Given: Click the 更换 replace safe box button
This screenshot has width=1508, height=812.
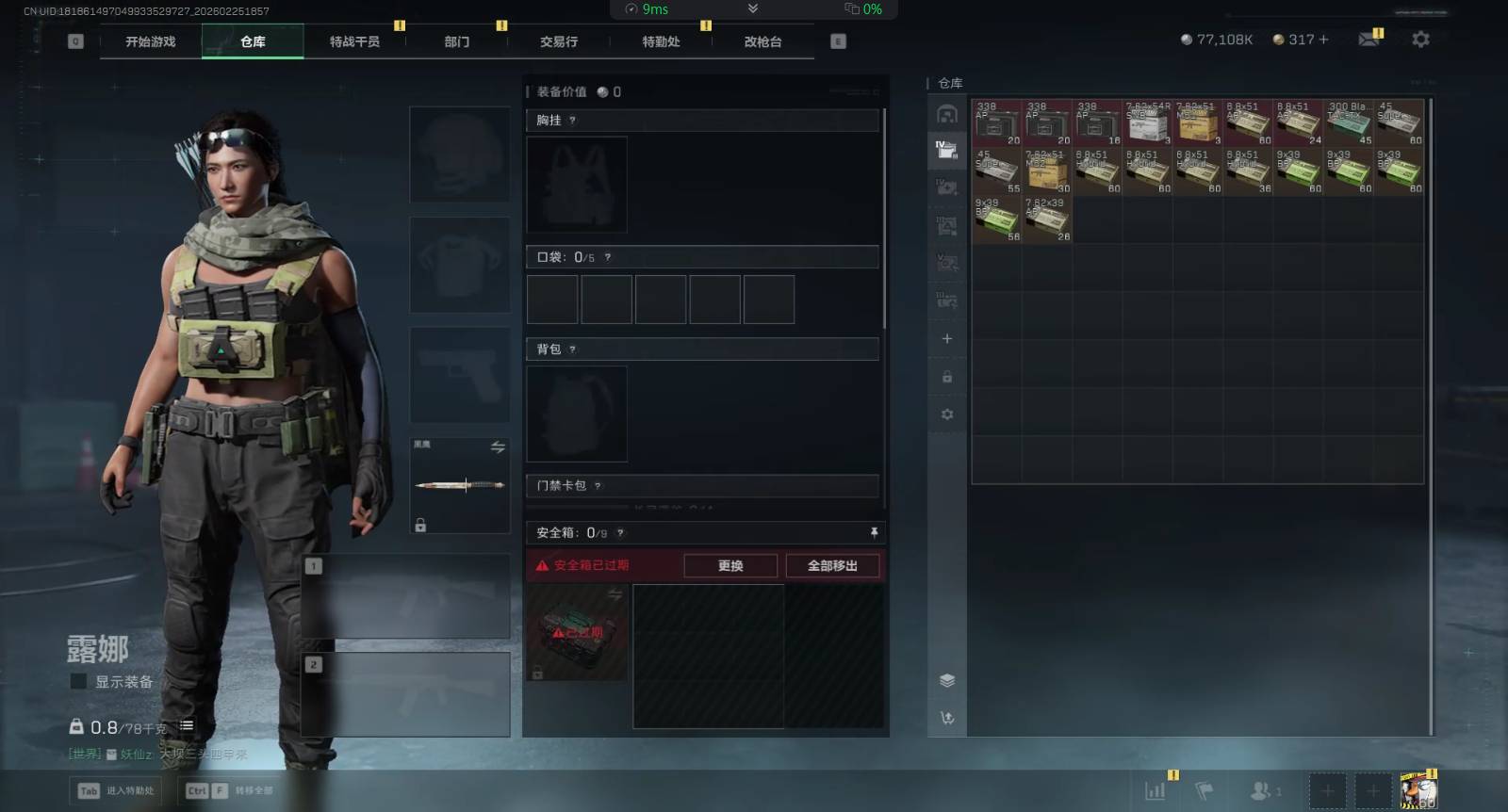Looking at the screenshot, I should click(730, 565).
